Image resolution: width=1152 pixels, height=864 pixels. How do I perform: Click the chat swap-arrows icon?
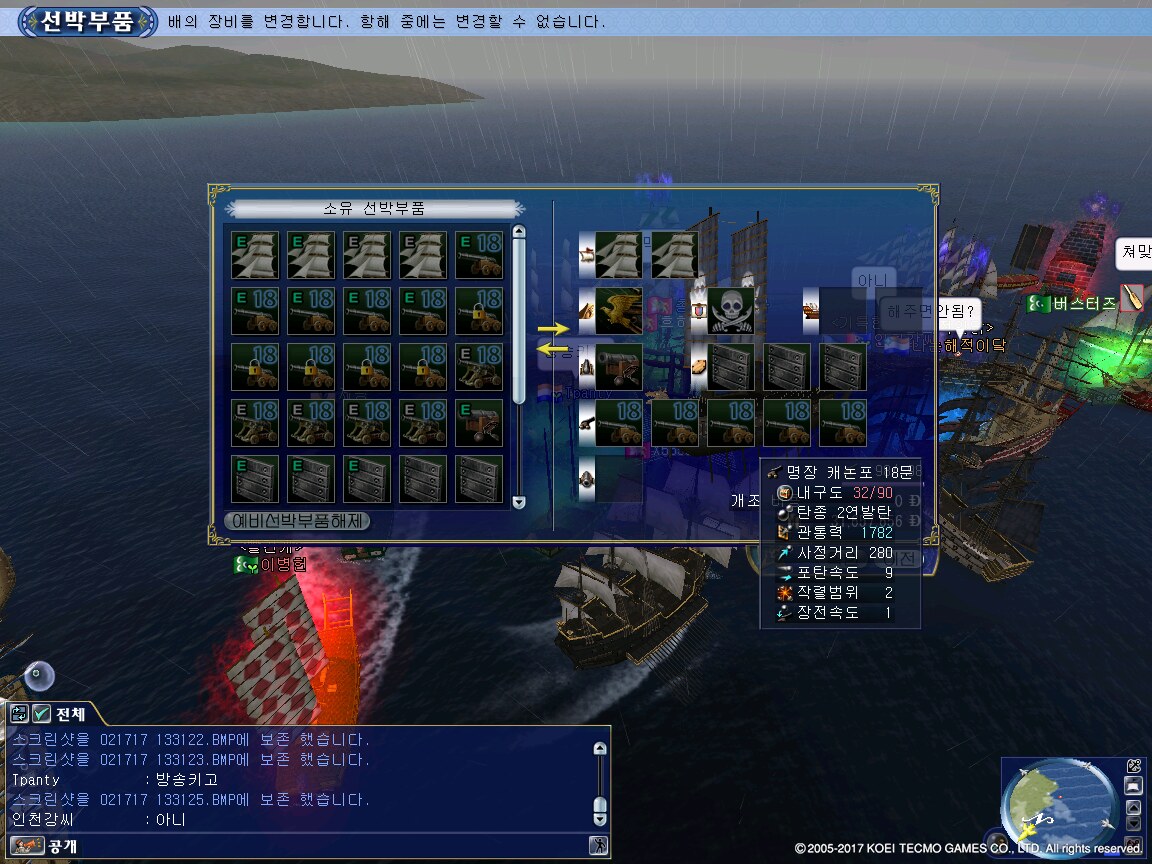pyautogui.click(x=19, y=714)
